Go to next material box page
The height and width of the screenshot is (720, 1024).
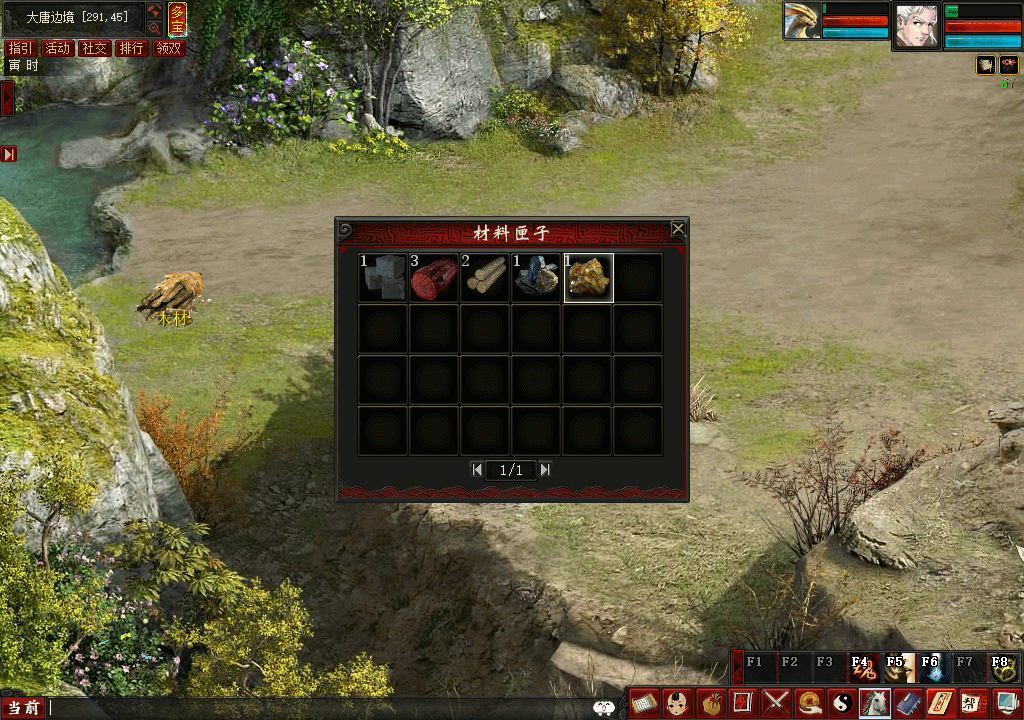click(545, 469)
